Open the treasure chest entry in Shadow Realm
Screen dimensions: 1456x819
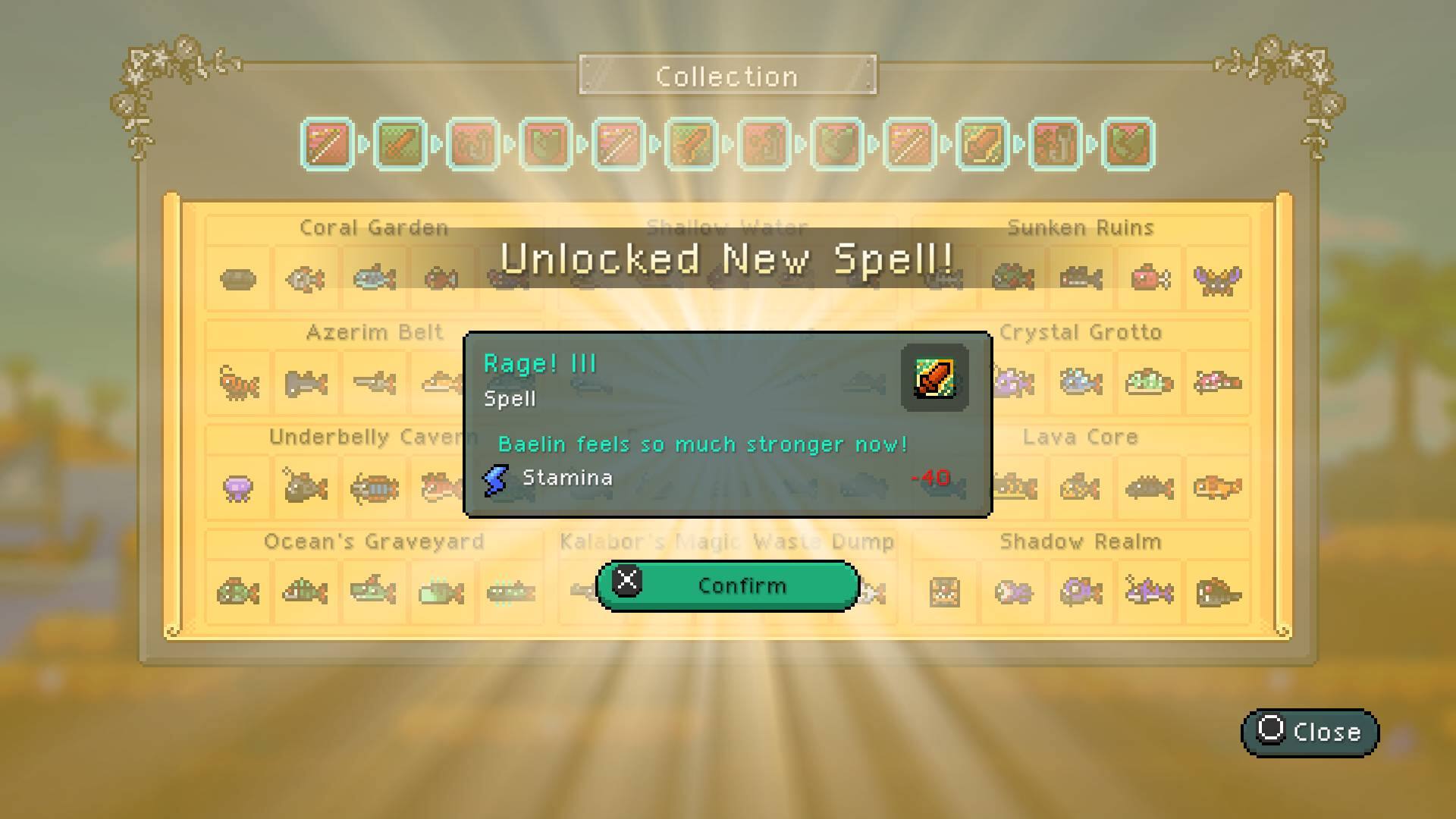(x=944, y=592)
